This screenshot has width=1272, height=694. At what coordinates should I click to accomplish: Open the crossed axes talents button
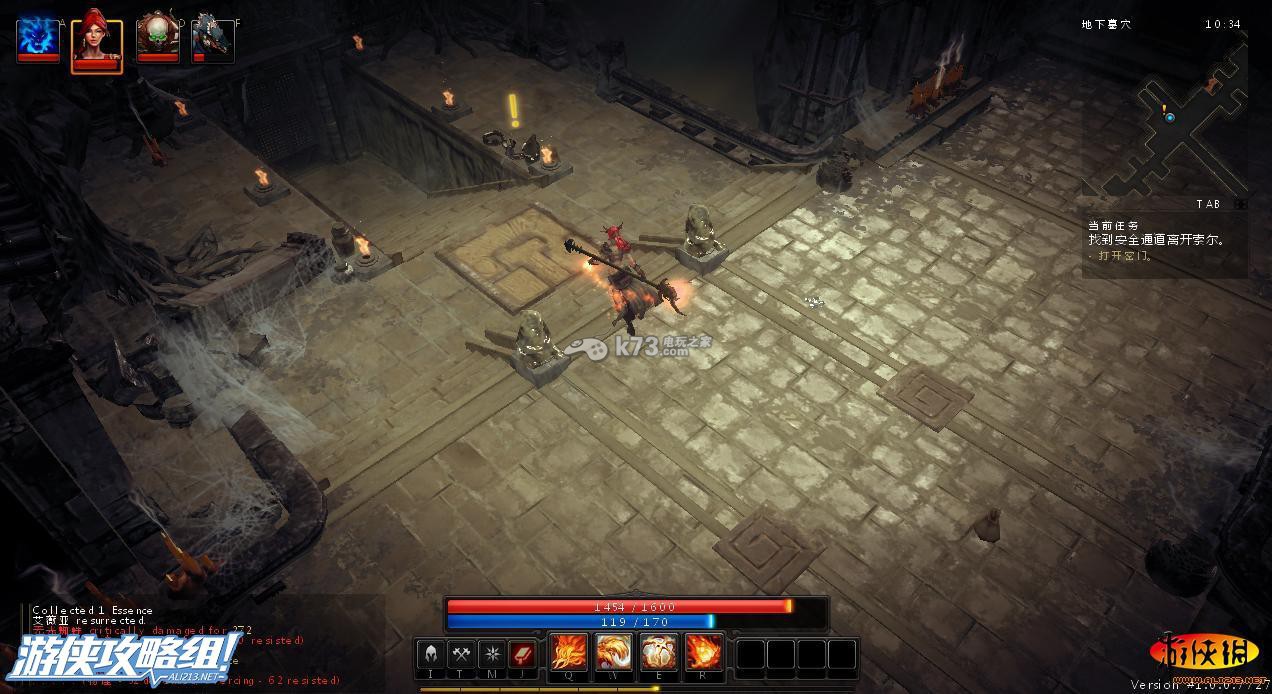[461, 655]
